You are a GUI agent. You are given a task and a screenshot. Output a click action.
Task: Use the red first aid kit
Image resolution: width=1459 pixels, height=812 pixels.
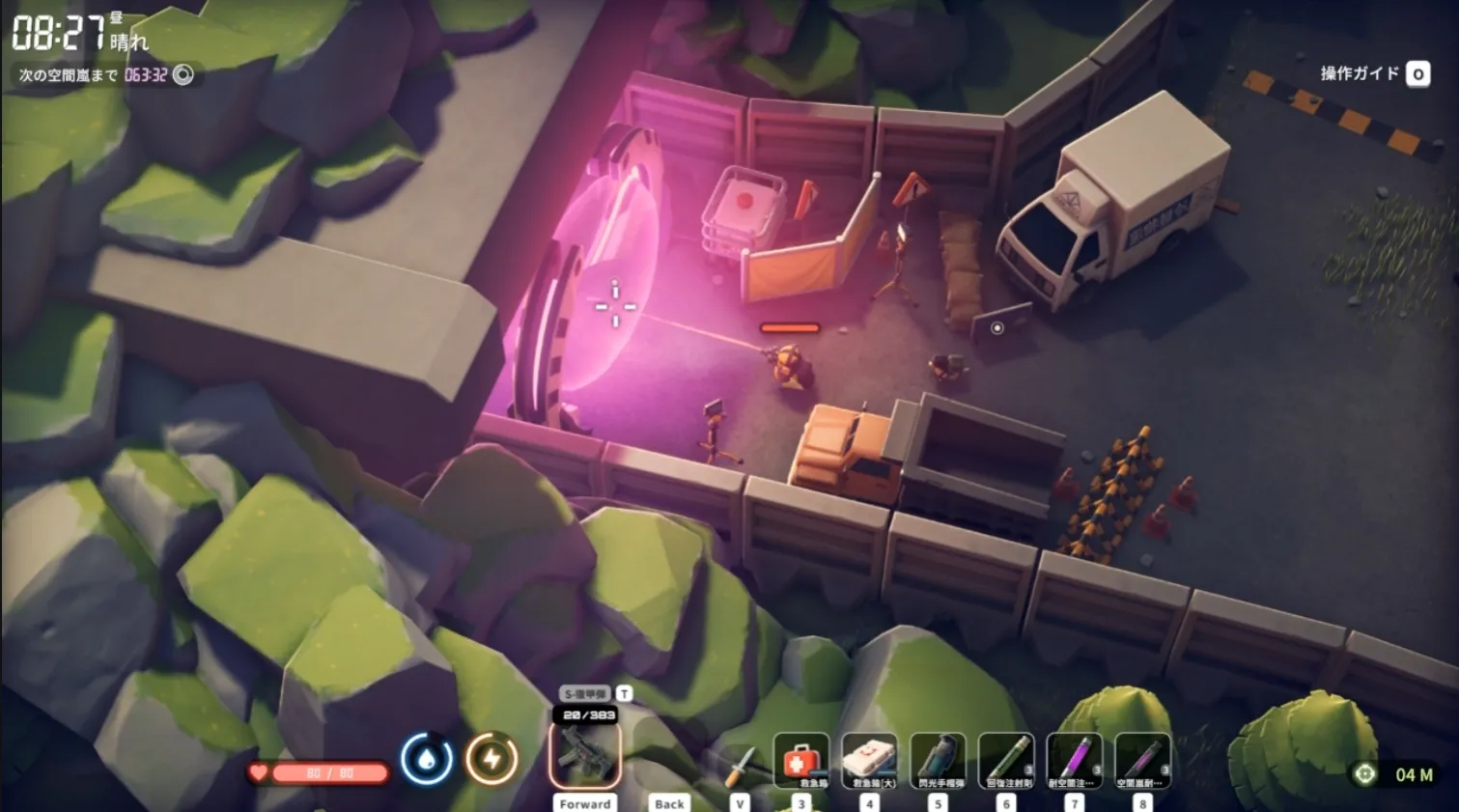click(x=800, y=761)
